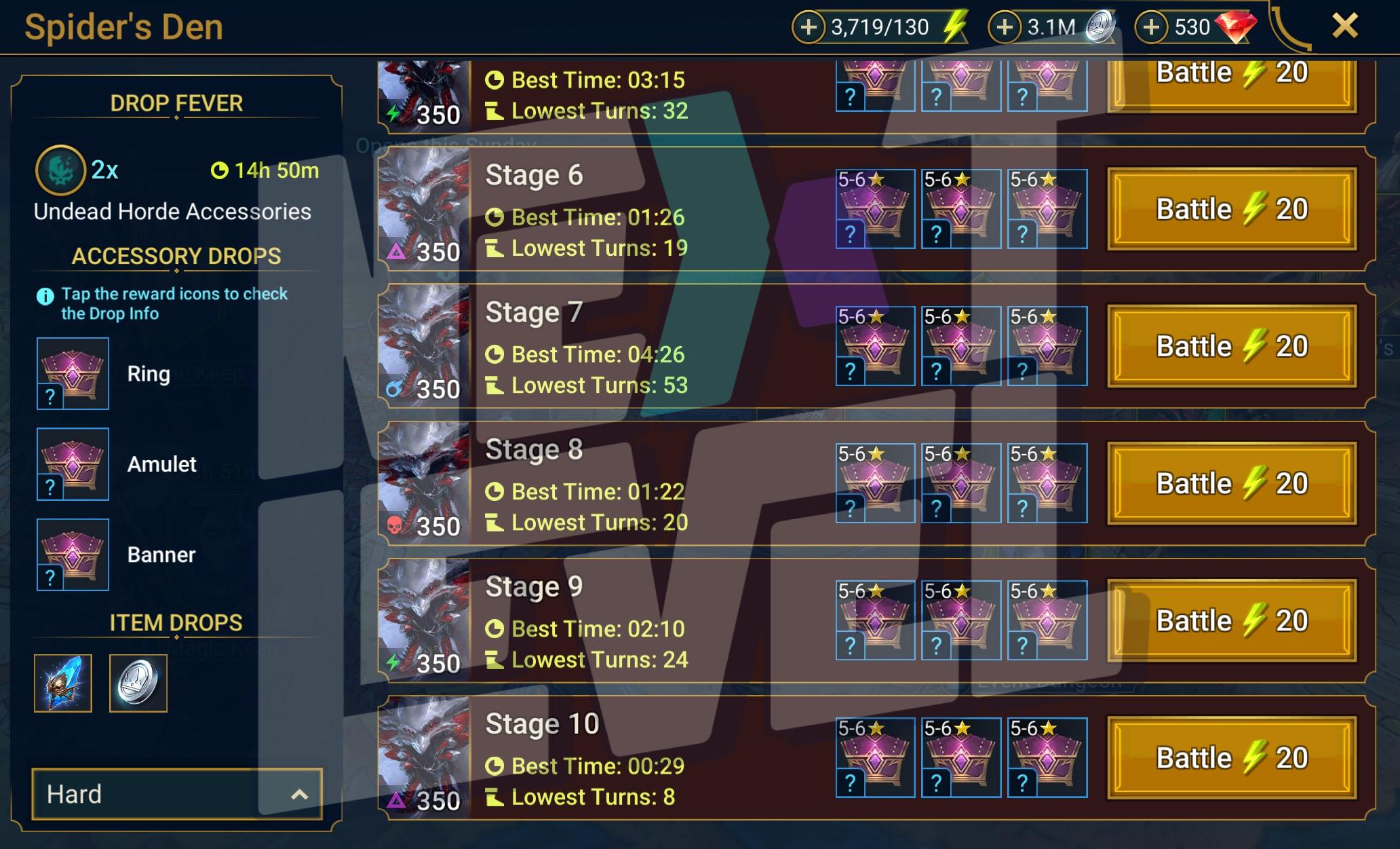Select the Stage 10 spider boss thumbnail

(424, 757)
